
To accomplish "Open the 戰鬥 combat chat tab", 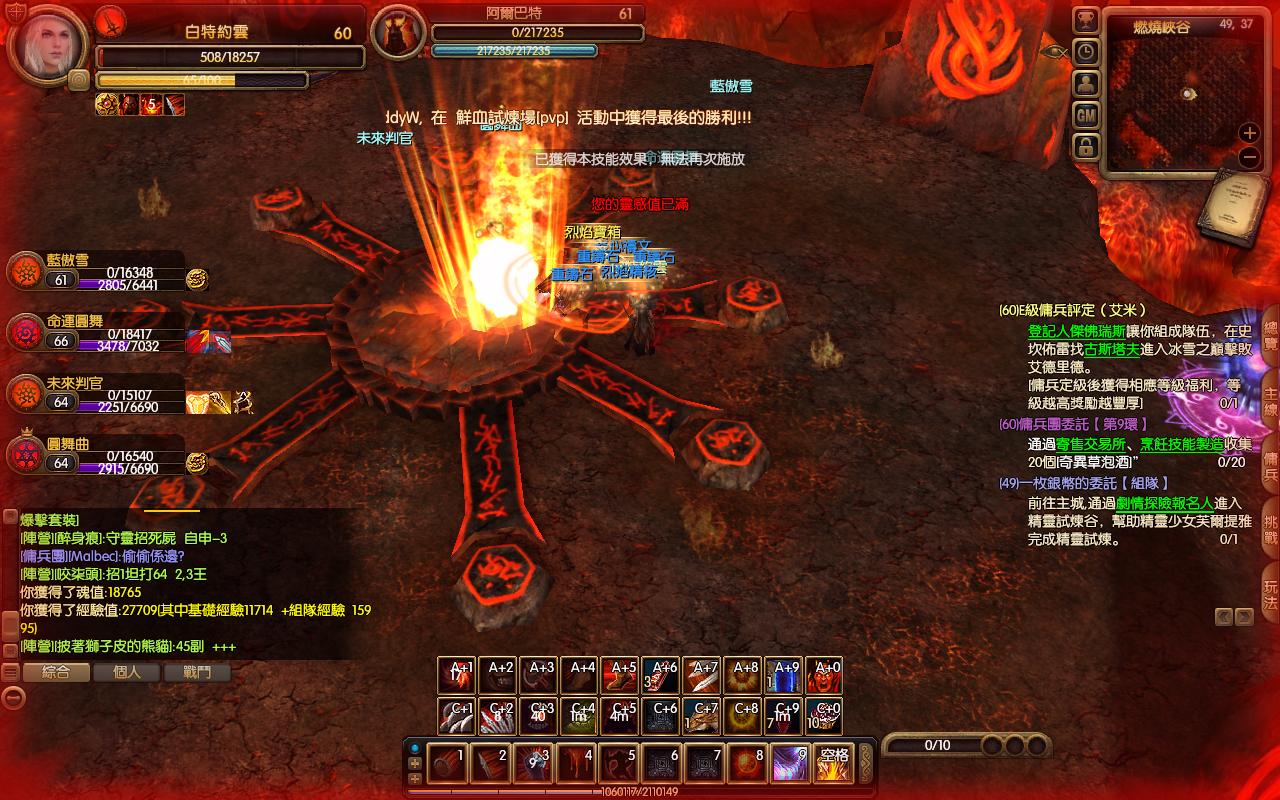I will coord(197,673).
